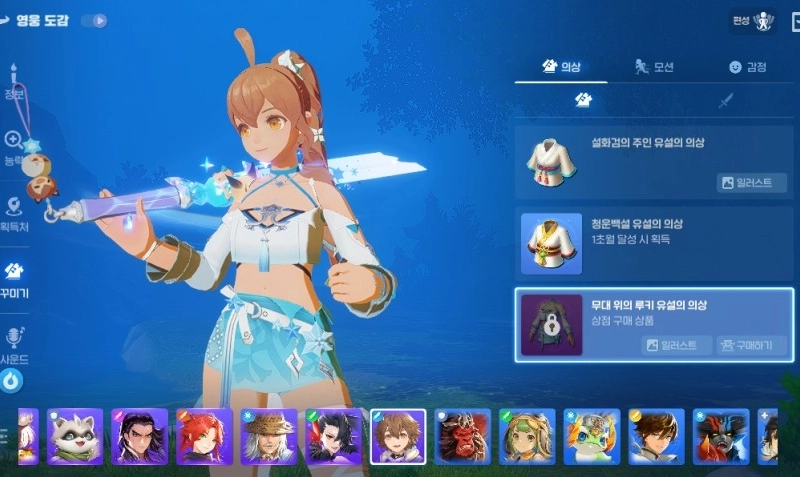Pick the straw-hat old man hero portrait
The image size is (800, 477).
pos(268,436)
